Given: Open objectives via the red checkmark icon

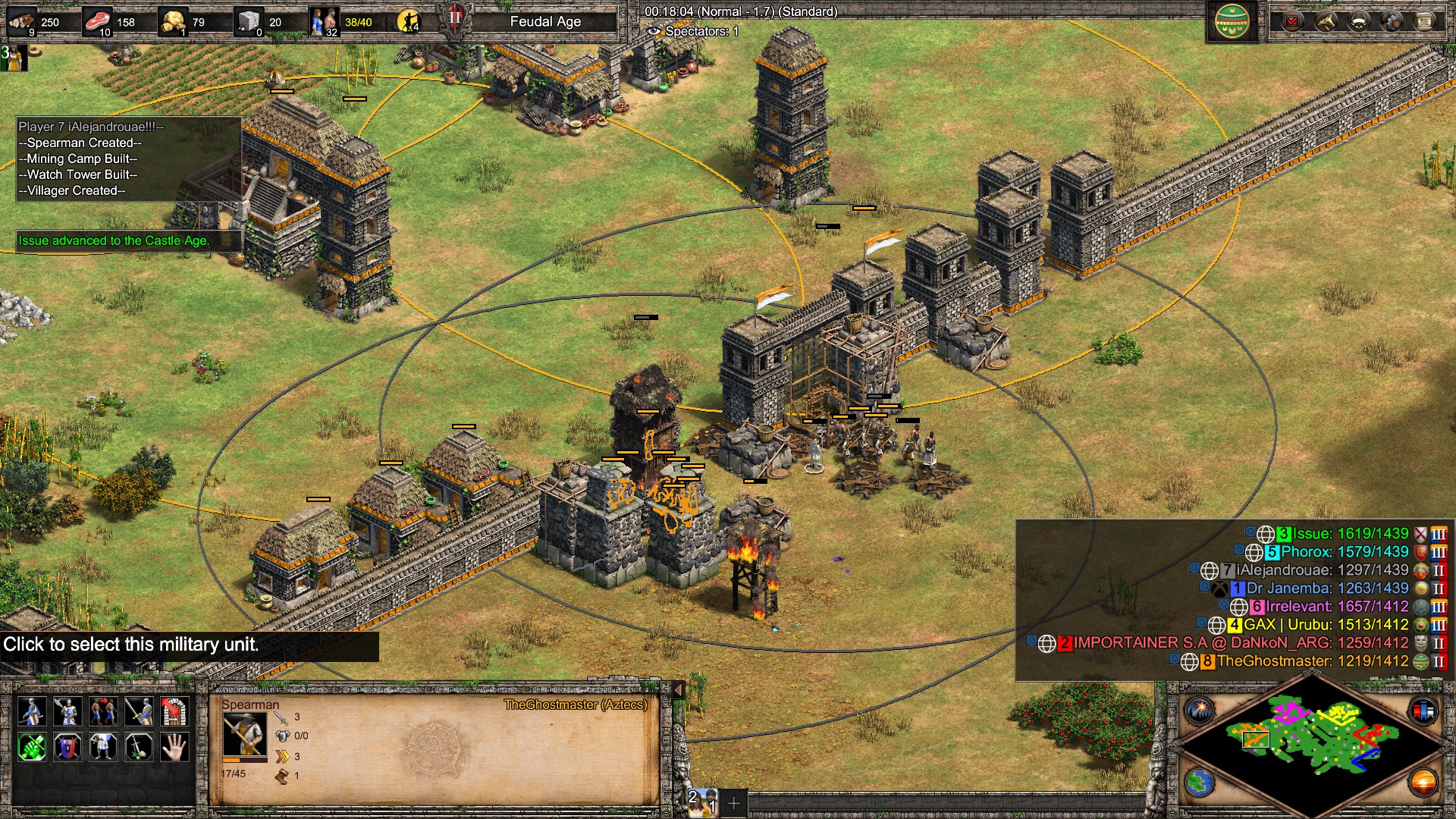Looking at the screenshot, I should coord(1291,21).
